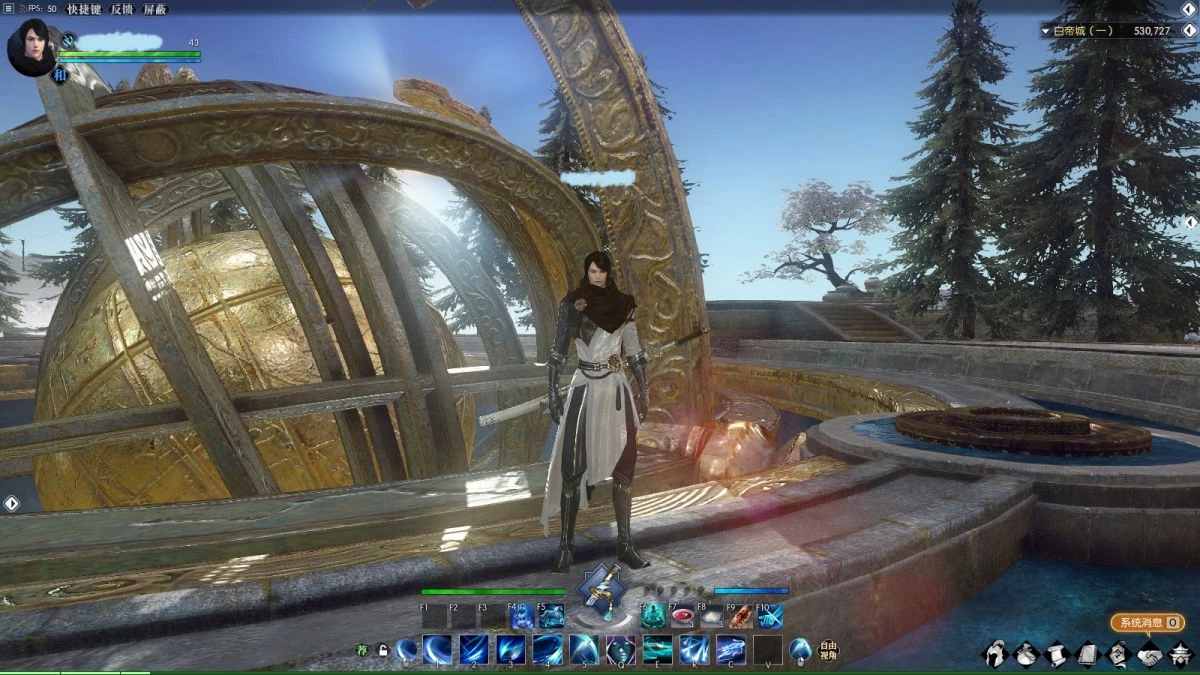Click the 反馈 feedback button
Screen dimensions: 1200x675
coord(123,8)
